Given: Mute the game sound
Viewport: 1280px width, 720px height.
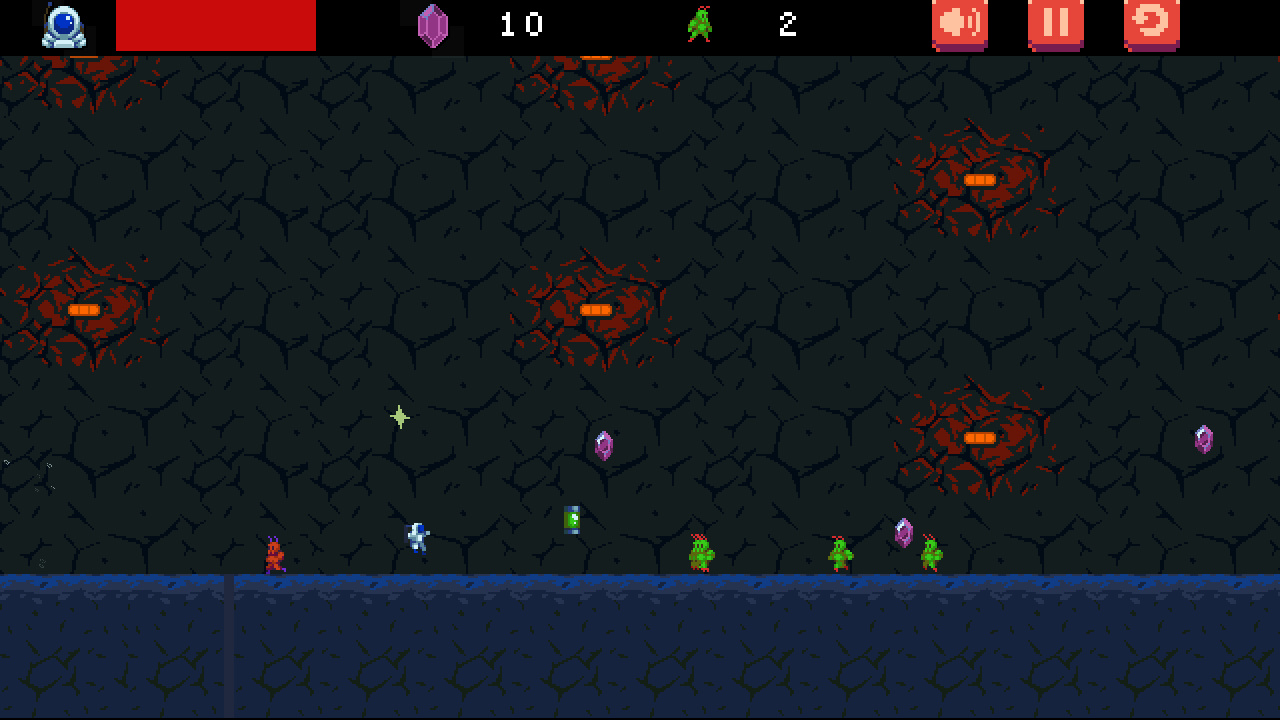Looking at the screenshot, I should pyautogui.click(x=957, y=24).
